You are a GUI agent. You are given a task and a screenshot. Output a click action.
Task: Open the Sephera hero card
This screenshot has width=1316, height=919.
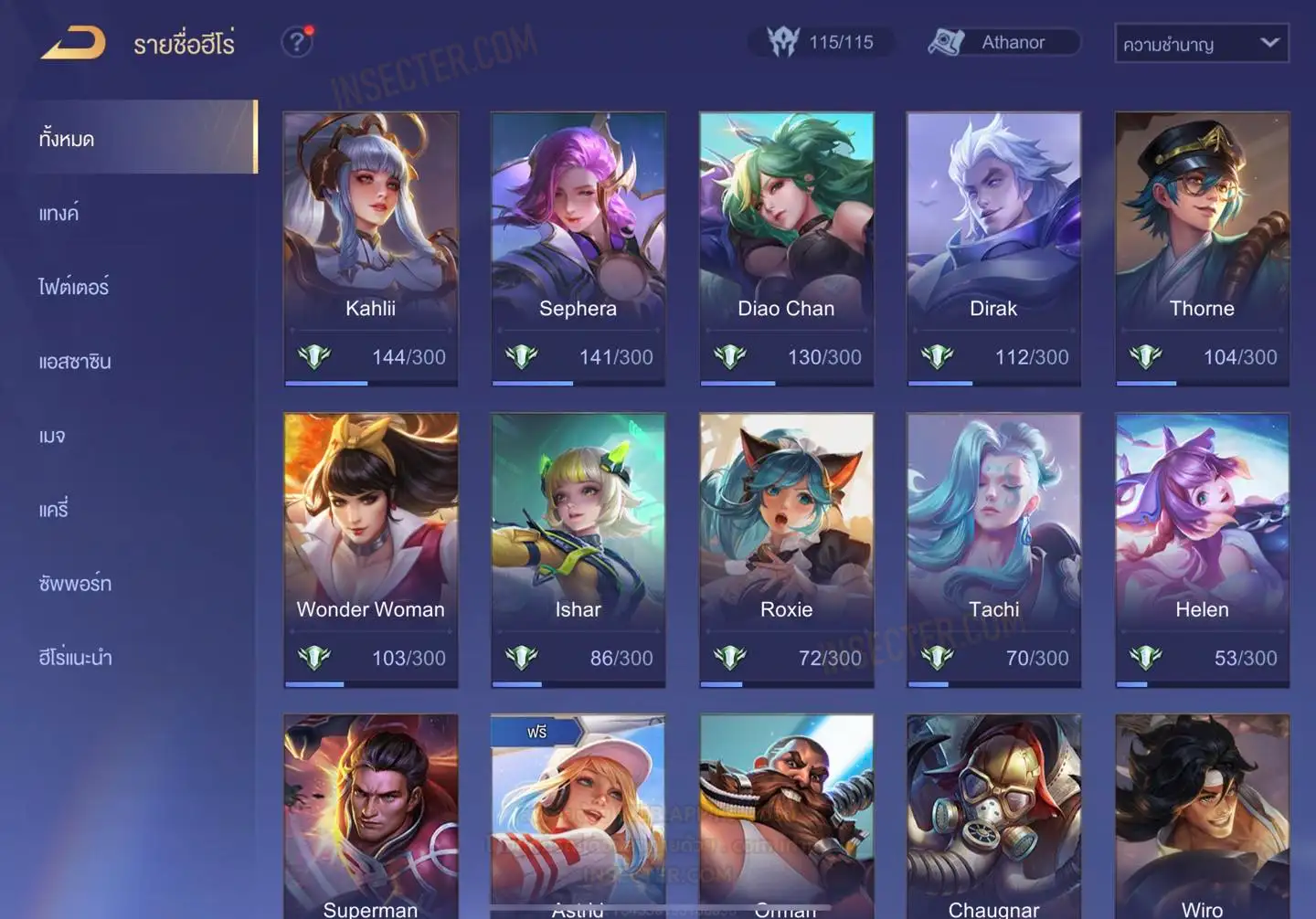pos(578,248)
